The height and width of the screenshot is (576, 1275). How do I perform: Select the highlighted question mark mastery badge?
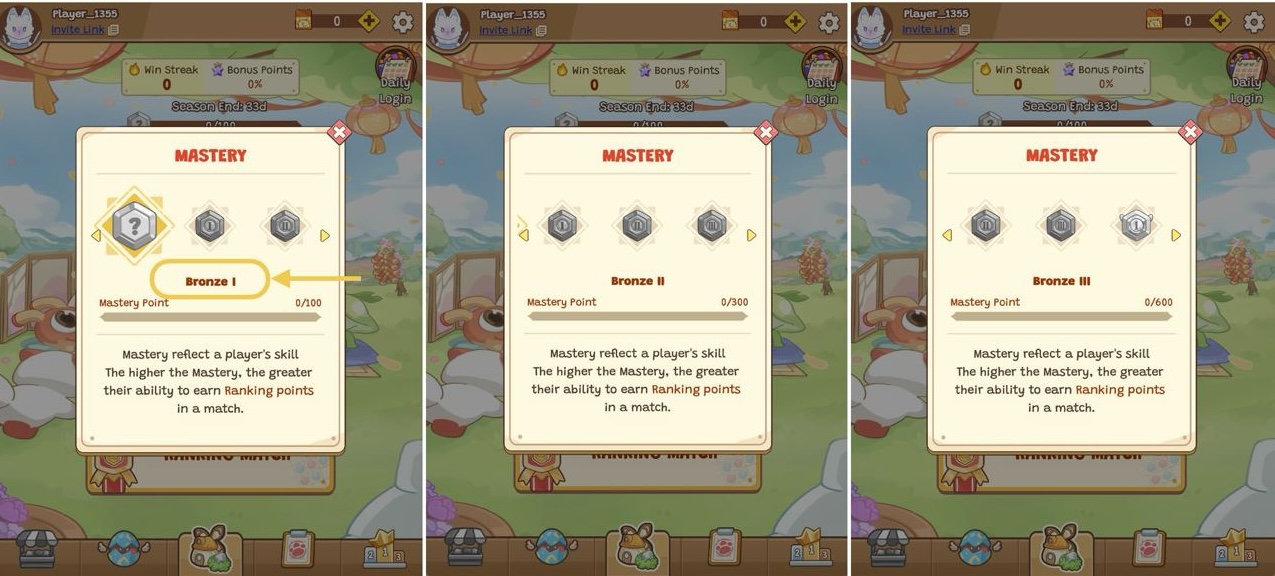(134, 226)
